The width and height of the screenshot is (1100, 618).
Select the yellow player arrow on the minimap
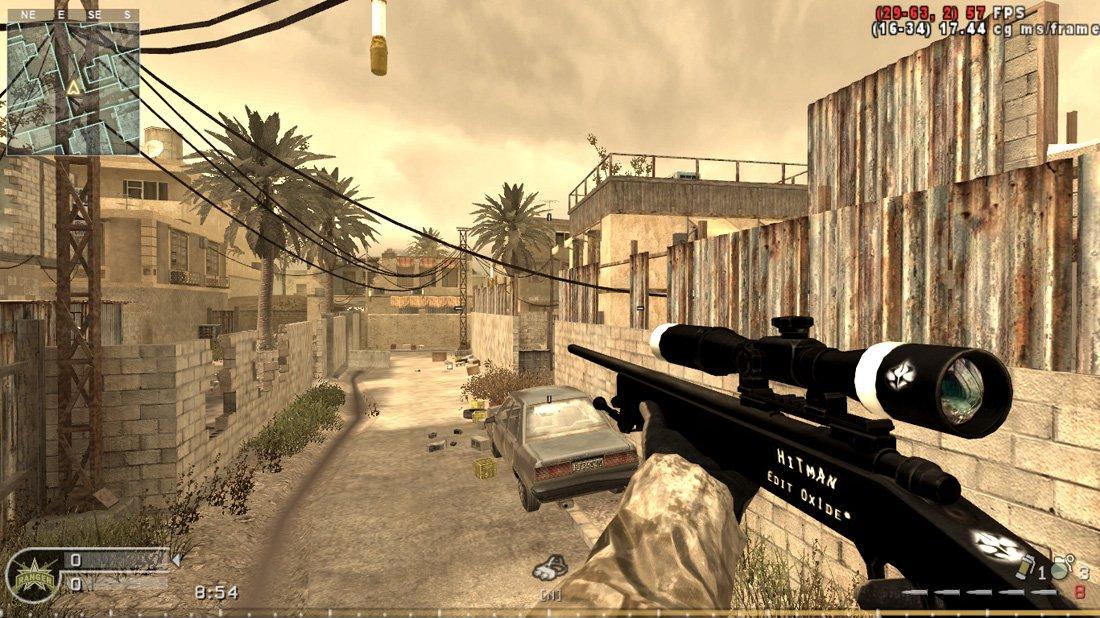tap(72, 87)
